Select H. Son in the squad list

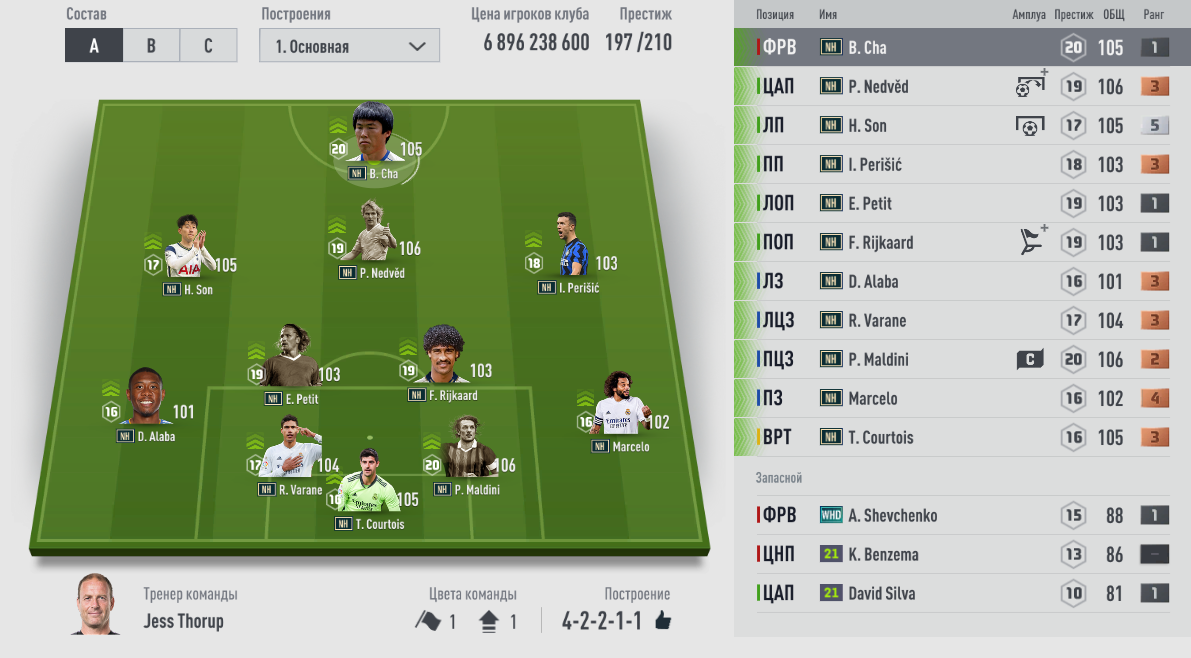(960, 125)
